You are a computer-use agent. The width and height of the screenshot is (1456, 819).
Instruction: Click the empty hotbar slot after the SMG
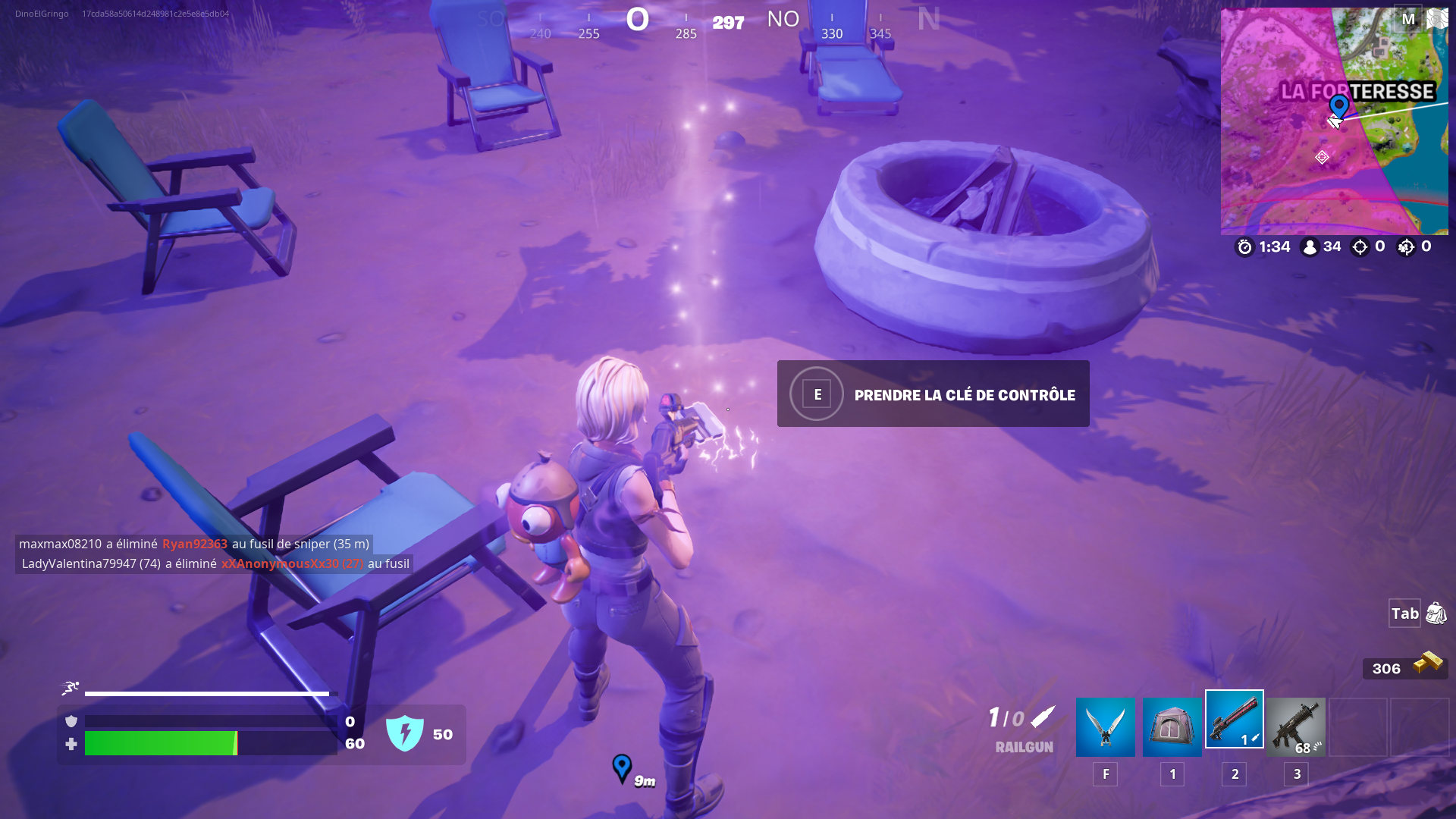[1357, 726]
